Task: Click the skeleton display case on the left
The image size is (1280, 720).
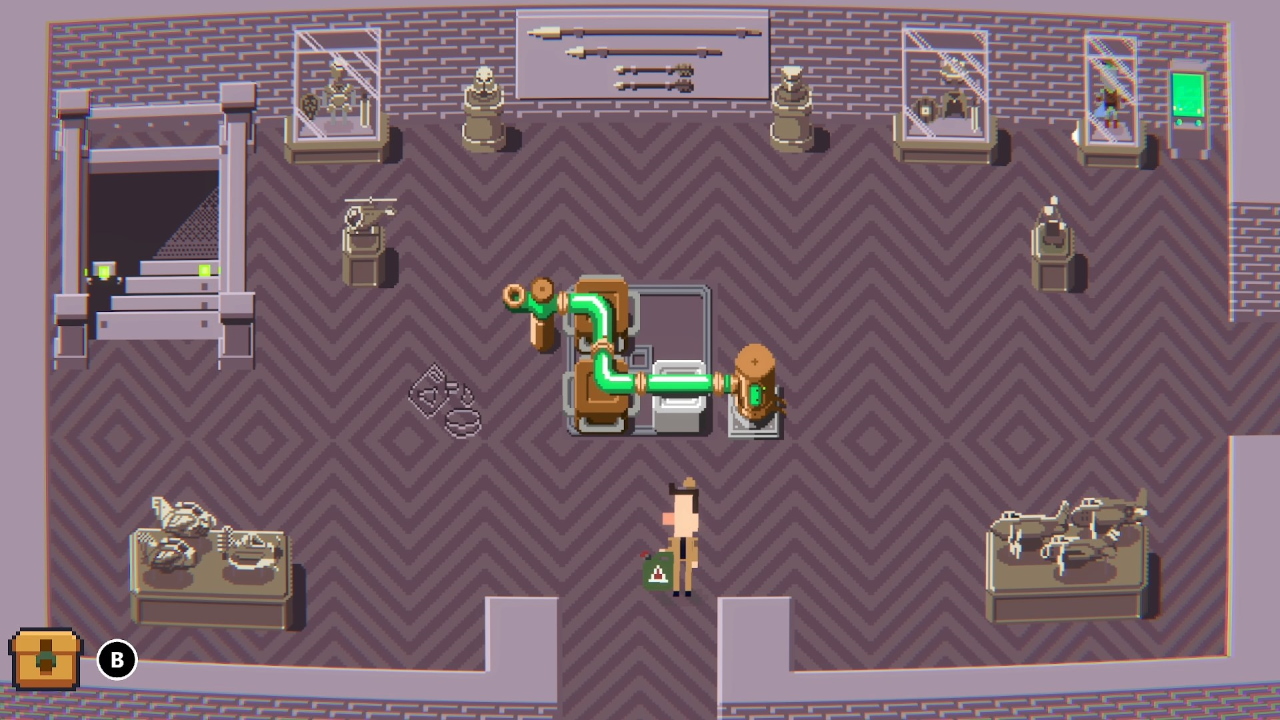Action: pos(335,95)
